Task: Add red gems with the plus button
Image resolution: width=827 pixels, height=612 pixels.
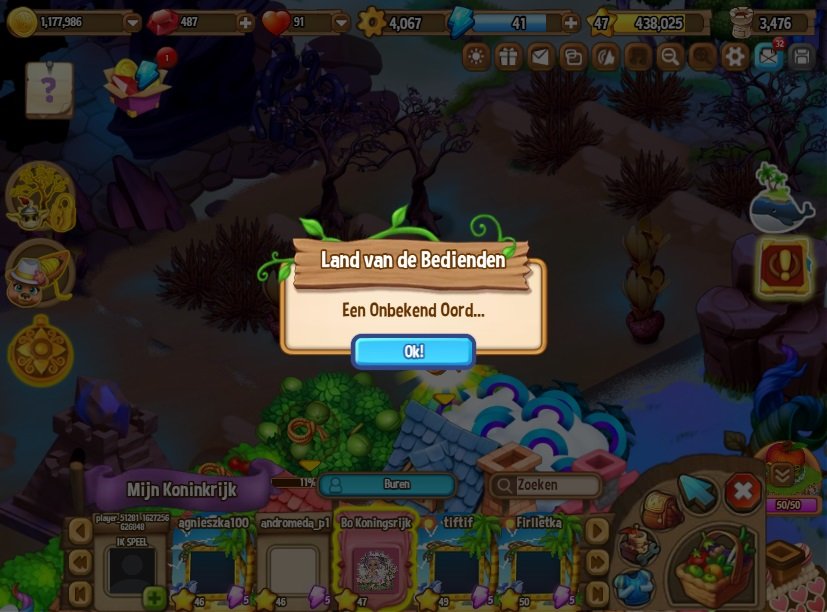Action: 245,22
